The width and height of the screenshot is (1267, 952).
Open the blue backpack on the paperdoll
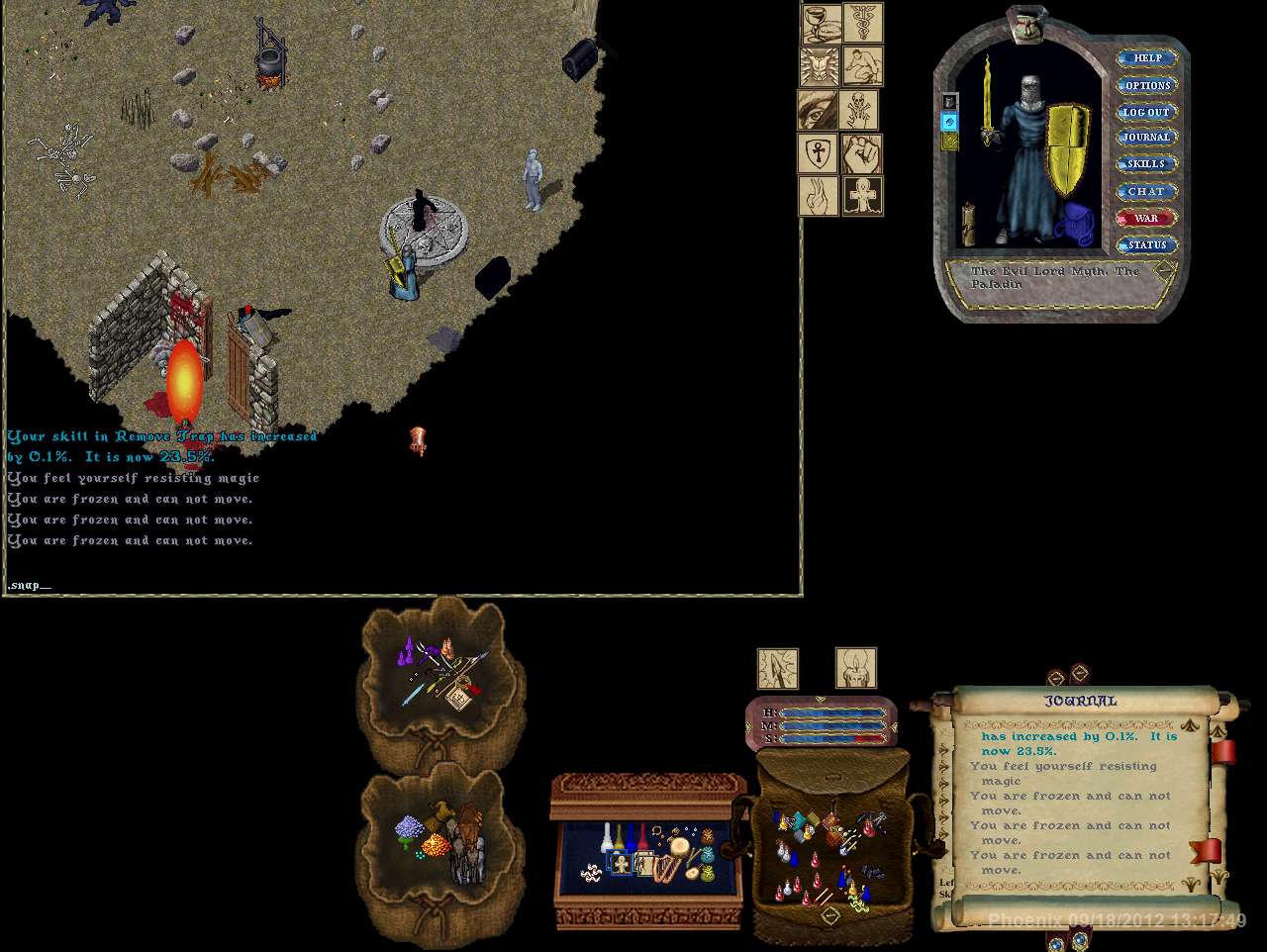pyautogui.click(x=1074, y=225)
